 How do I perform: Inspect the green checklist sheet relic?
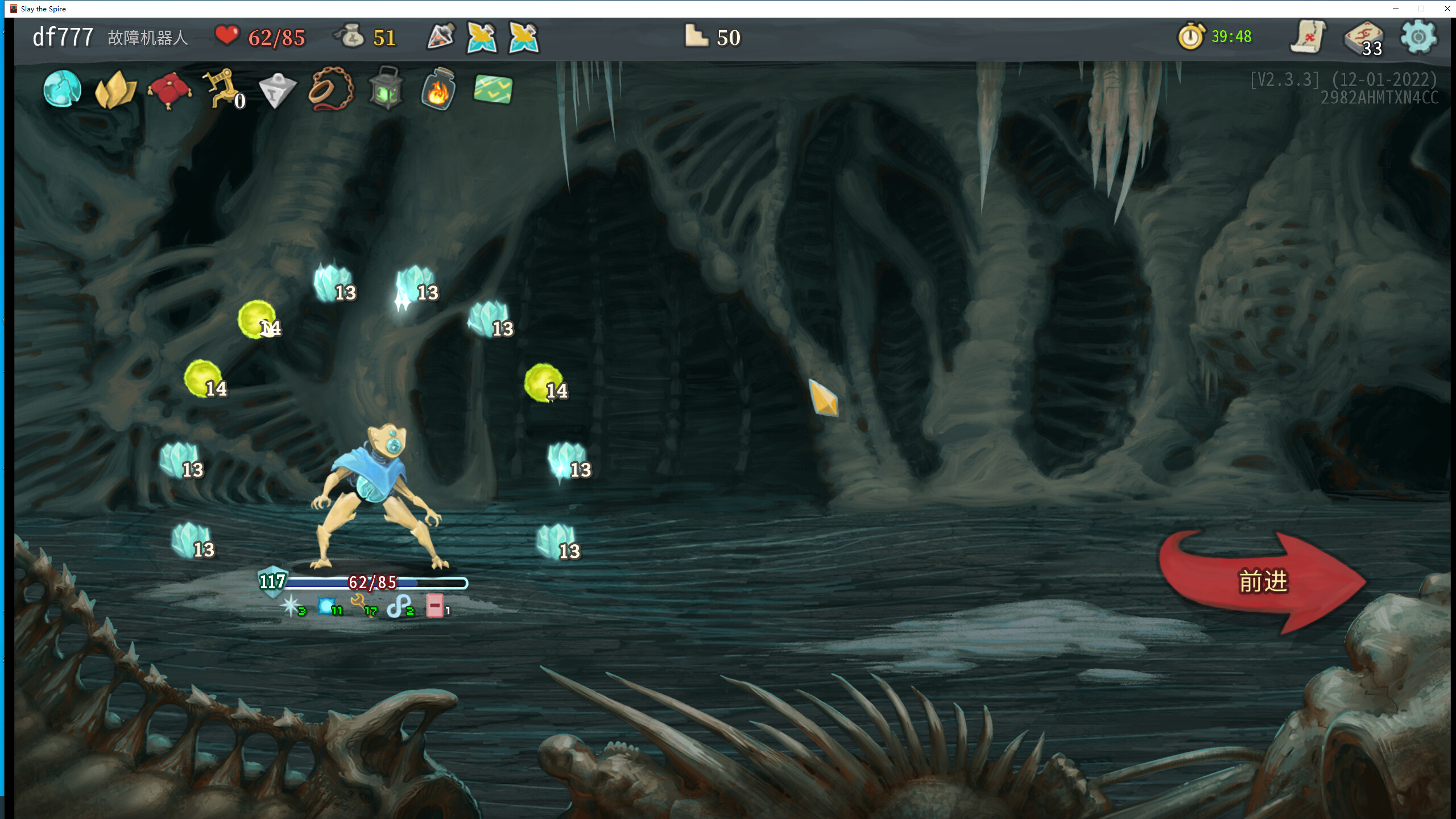(493, 89)
